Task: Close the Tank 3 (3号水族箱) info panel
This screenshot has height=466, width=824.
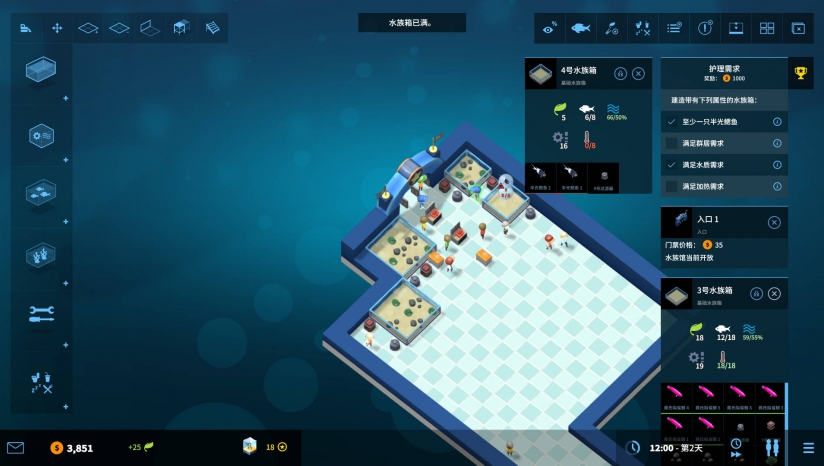Action: point(774,293)
